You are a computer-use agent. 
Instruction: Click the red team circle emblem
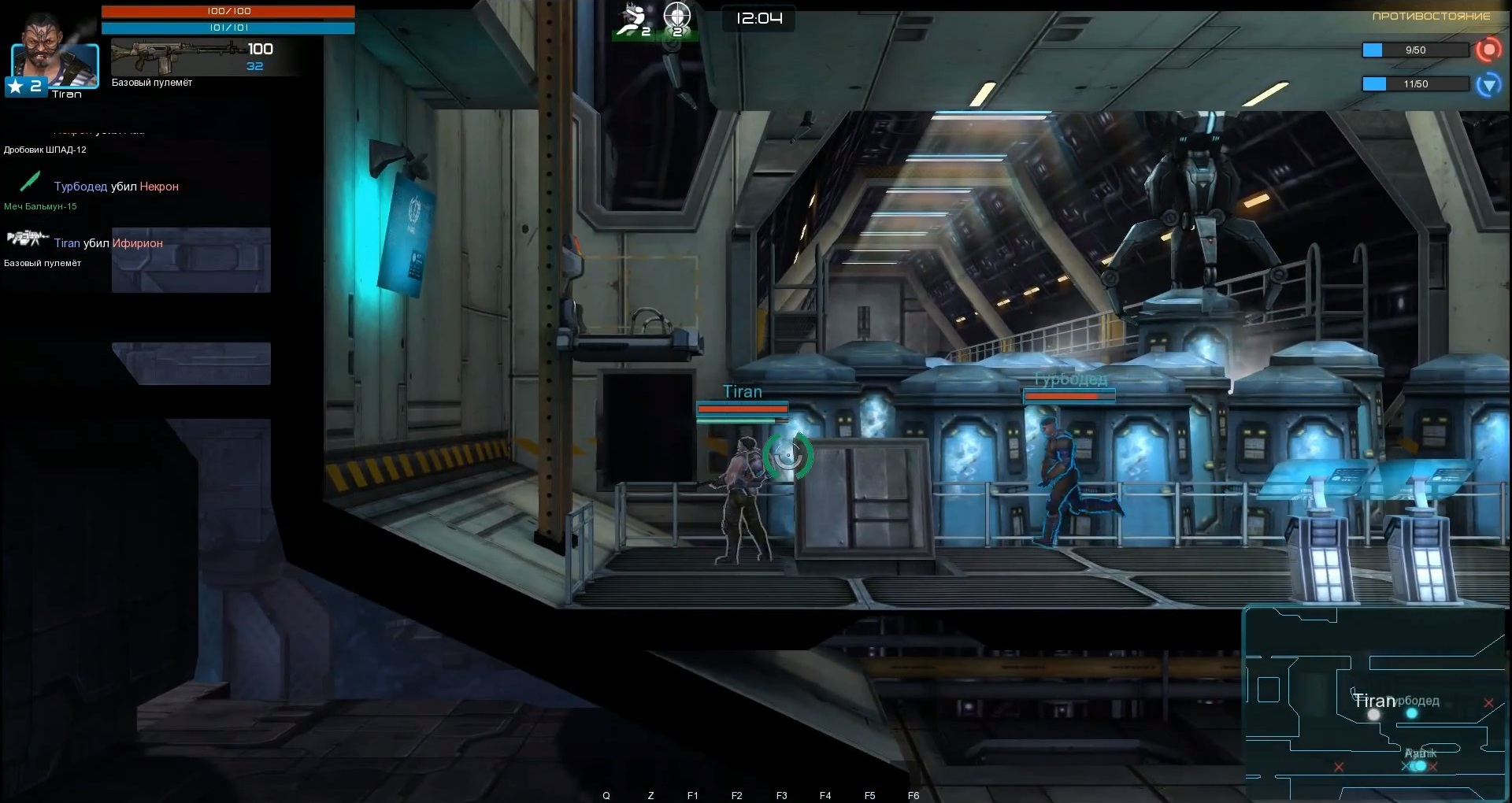1488,50
